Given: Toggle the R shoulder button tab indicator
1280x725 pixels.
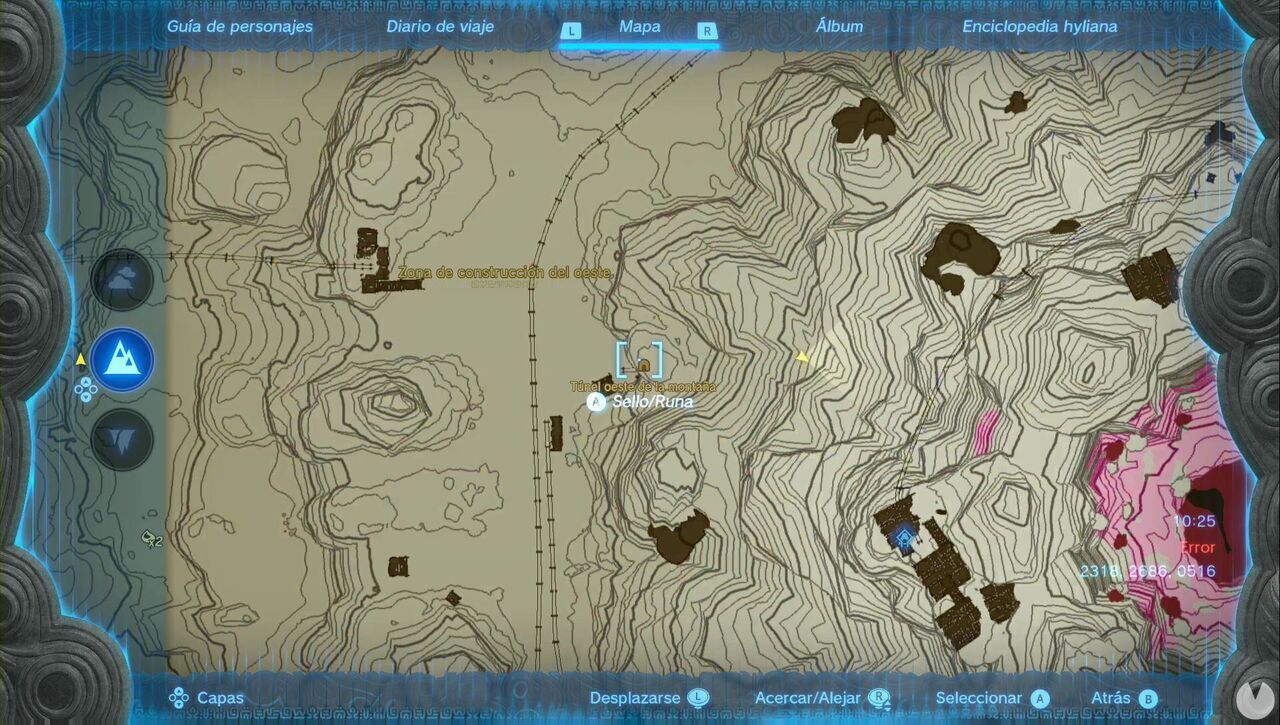Looking at the screenshot, I should (x=707, y=31).
